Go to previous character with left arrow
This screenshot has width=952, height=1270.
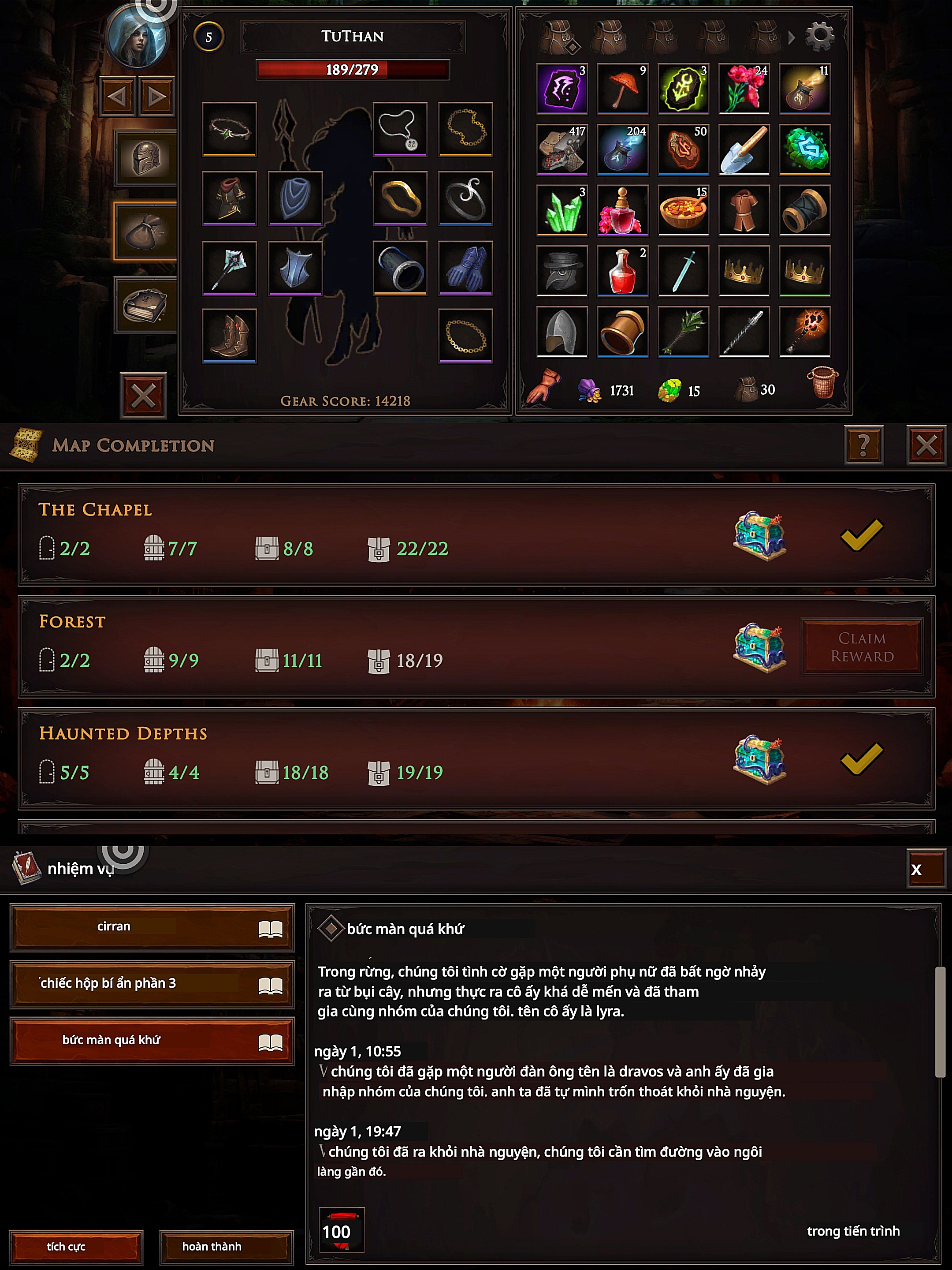click(x=118, y=97)
